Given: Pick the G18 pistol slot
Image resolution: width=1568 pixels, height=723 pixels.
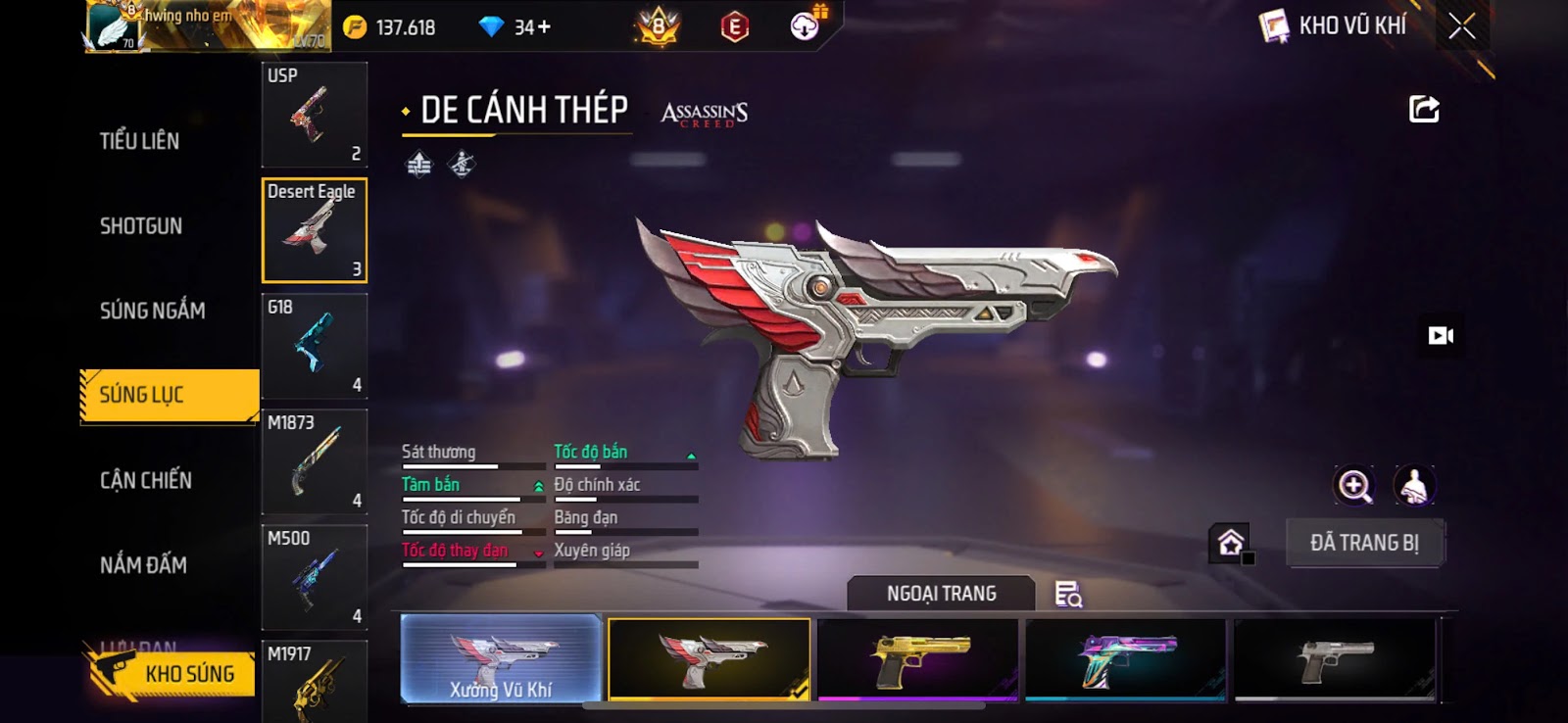Looking at the screenshot, I should (315, 346).
